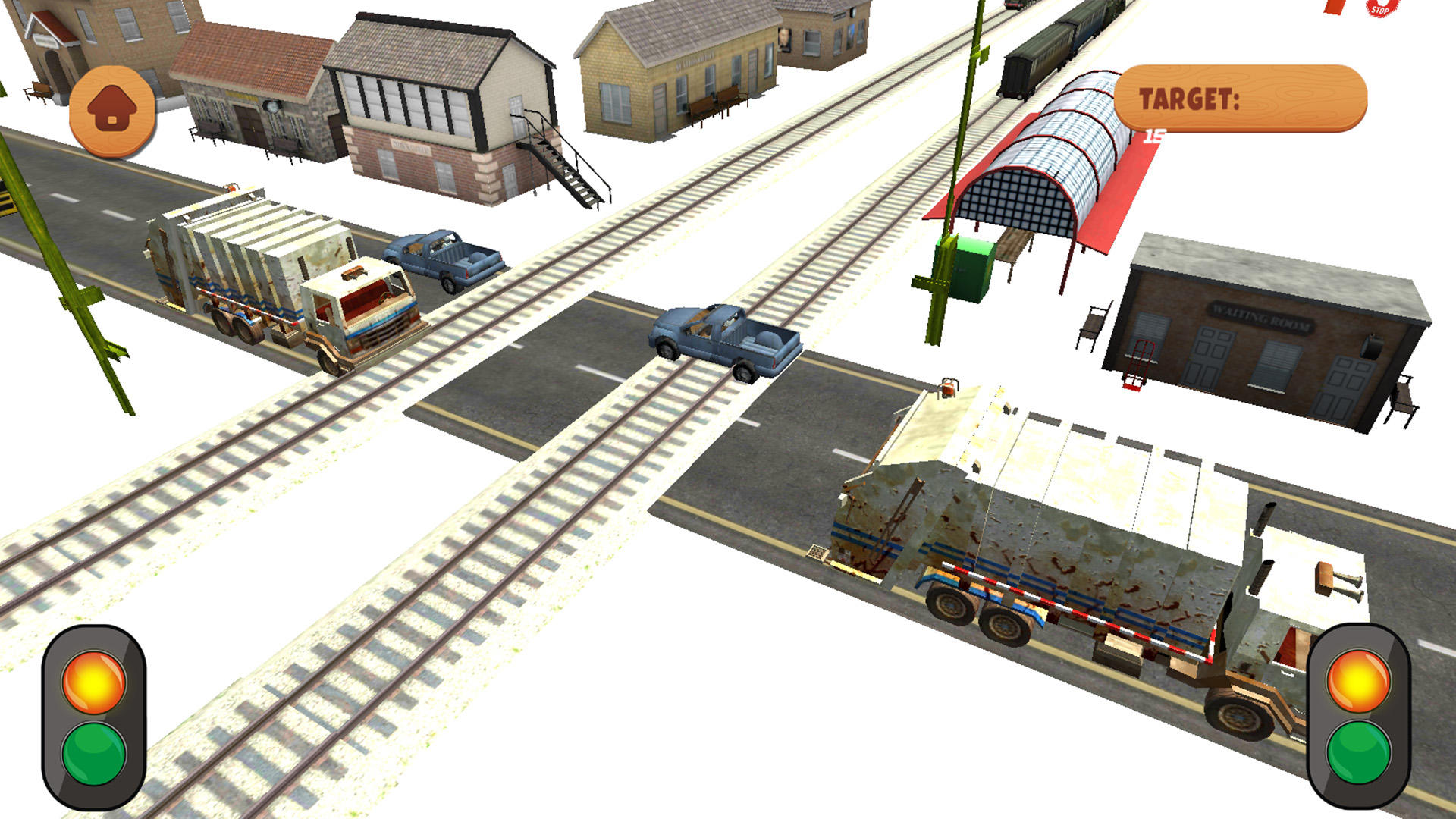This screenshot has width=1456, height=819.
Task: Tap the number under the TARGET banner
Action: [1154, 135]
